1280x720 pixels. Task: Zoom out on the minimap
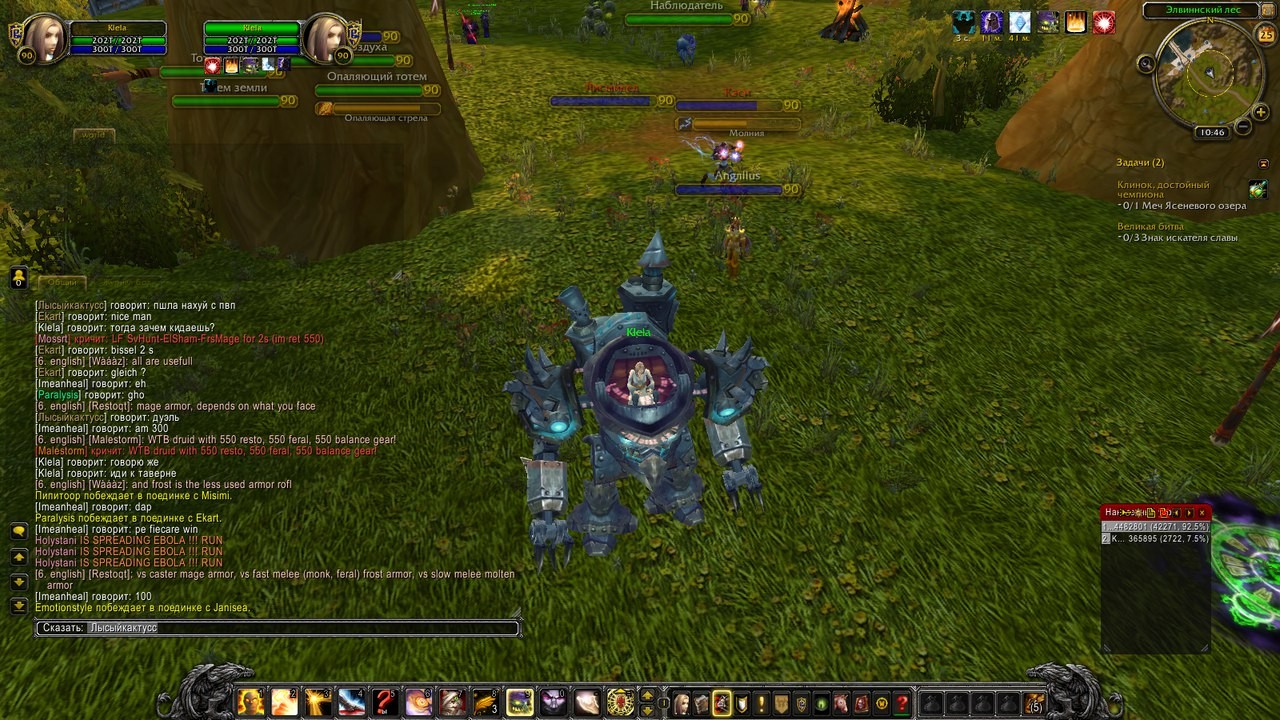[x=1243, y=127]
